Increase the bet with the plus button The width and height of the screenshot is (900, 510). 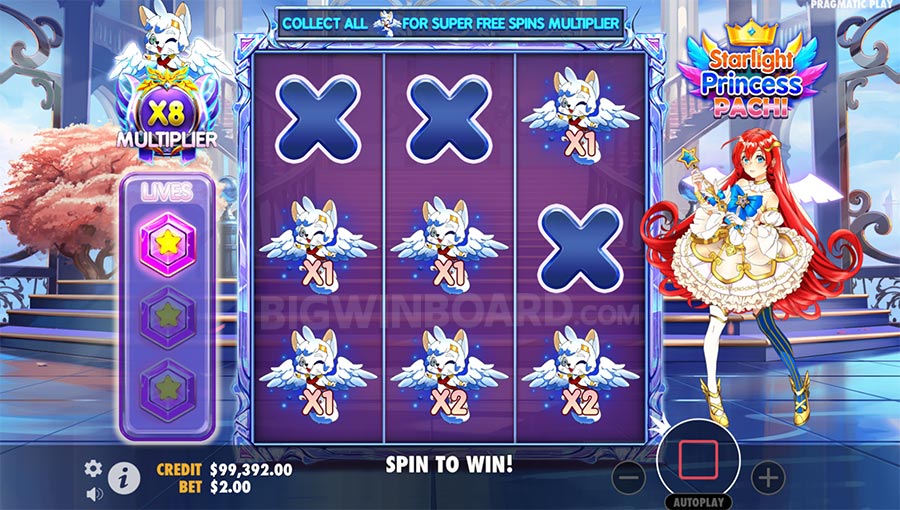tap(768, 478)
